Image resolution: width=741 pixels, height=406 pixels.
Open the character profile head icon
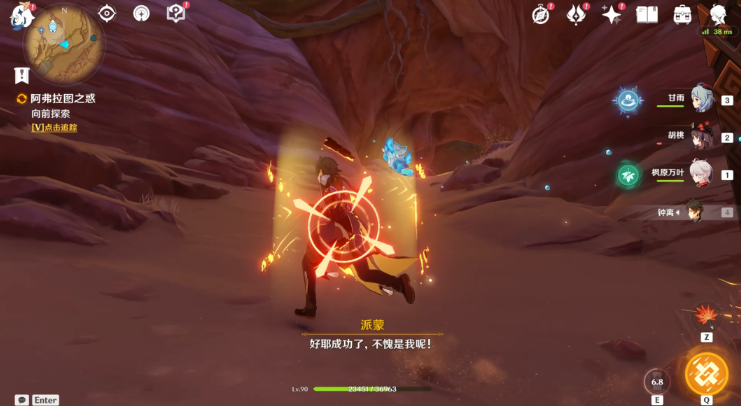pos(719,15)
